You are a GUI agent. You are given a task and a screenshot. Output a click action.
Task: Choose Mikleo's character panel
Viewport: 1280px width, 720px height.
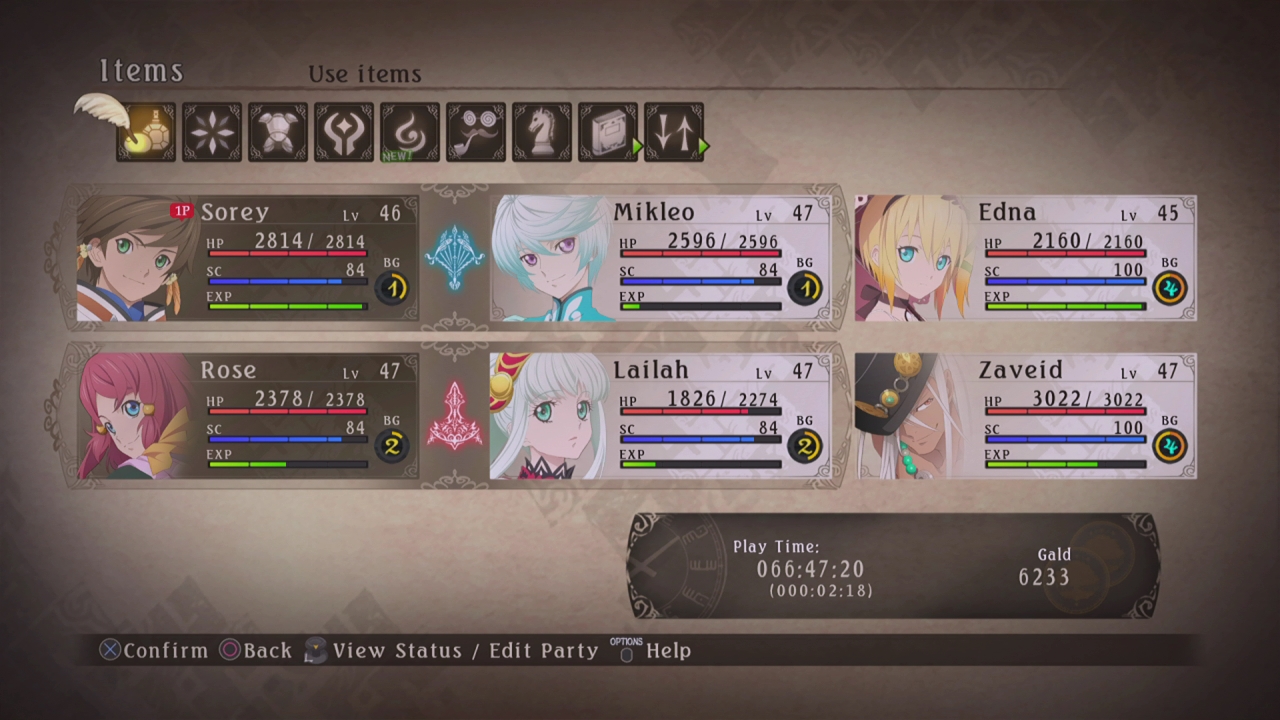[x=660, y=258]
